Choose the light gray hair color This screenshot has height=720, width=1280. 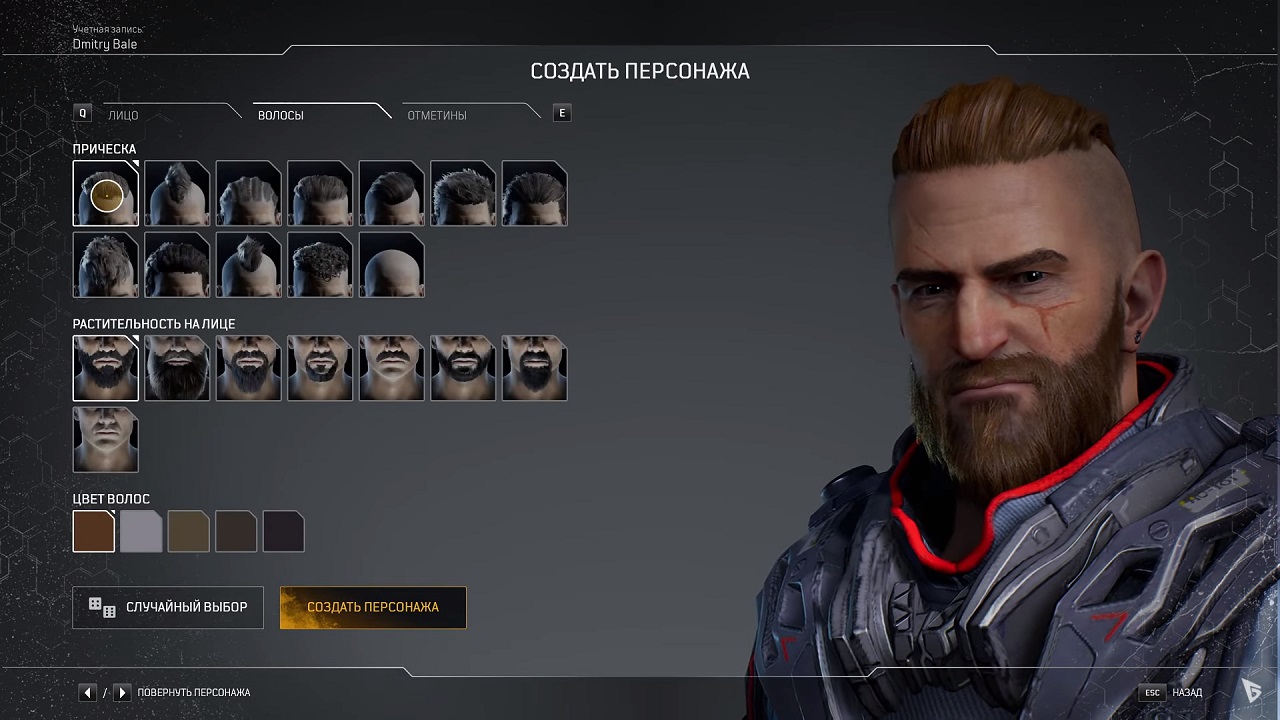(141, 532)
